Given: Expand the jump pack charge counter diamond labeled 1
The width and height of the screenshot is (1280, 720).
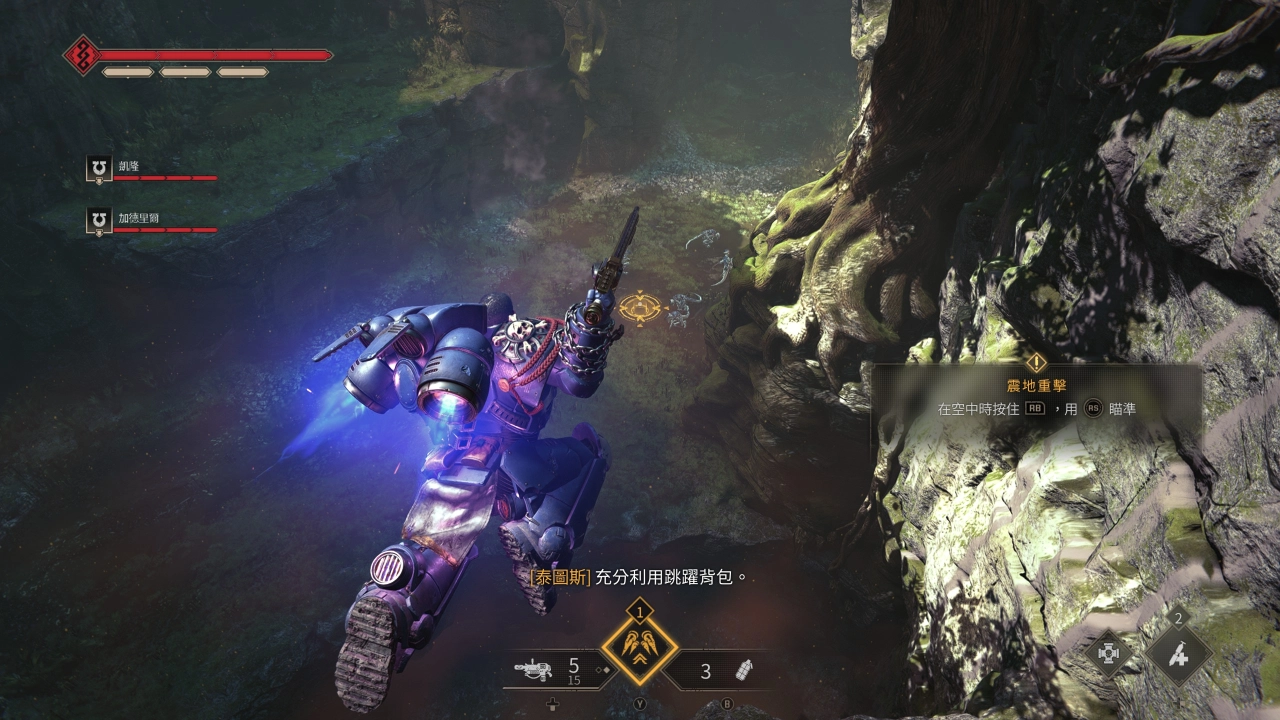Looking at the screenshot, I should 640,611.
